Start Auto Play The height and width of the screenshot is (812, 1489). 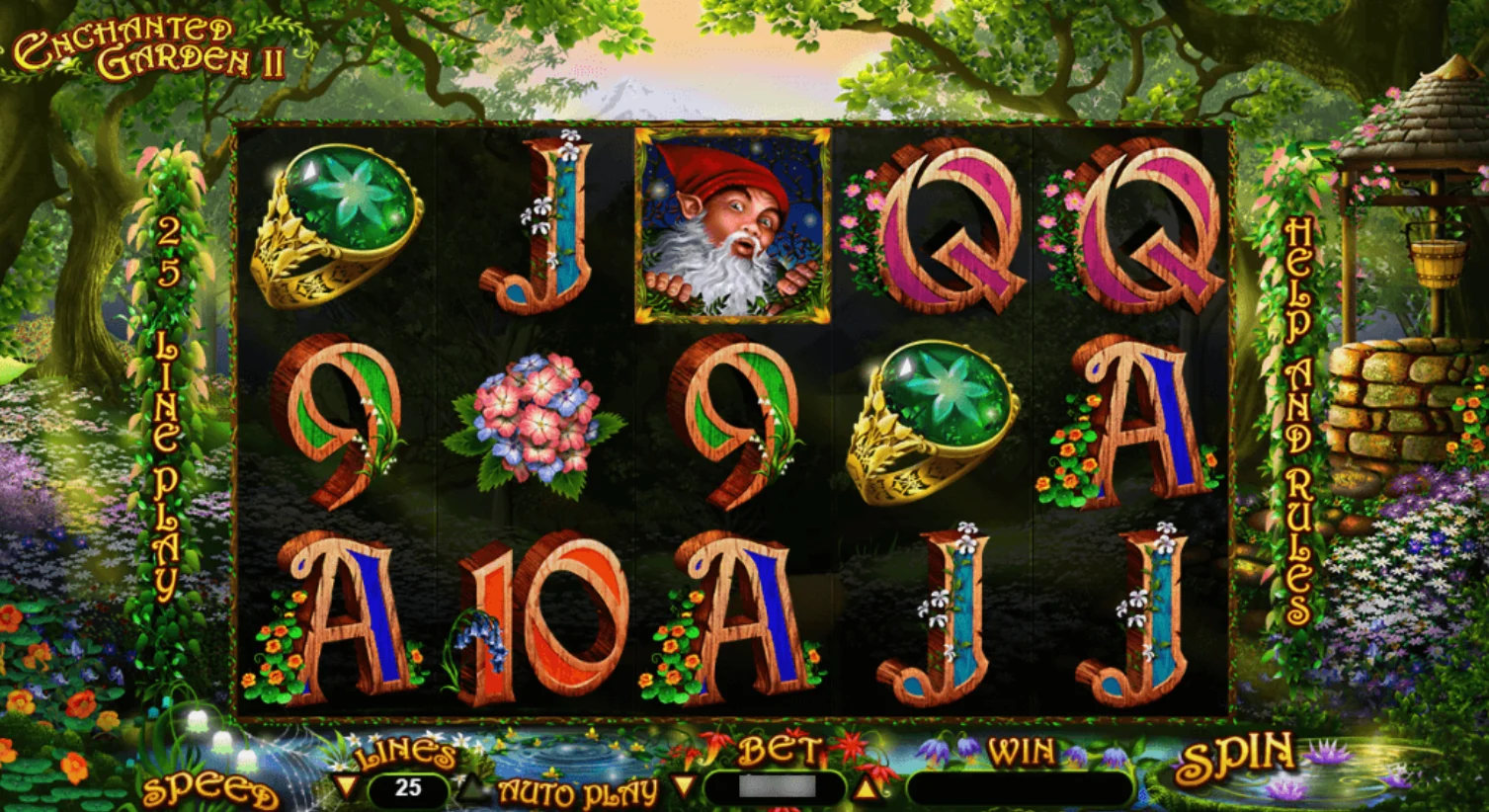tap(578, 791)
